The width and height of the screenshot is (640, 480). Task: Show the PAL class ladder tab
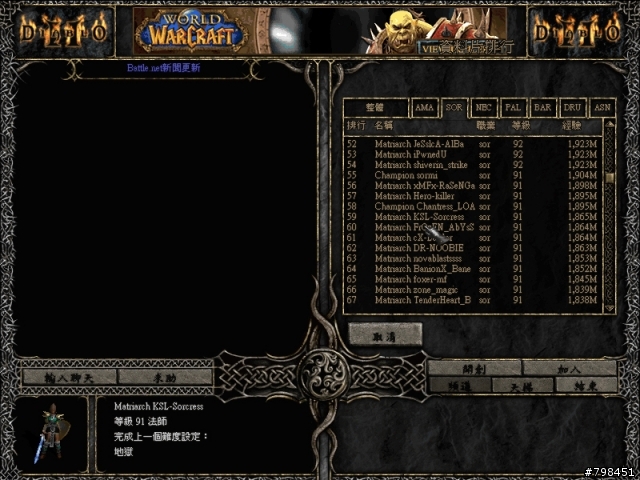513,107
